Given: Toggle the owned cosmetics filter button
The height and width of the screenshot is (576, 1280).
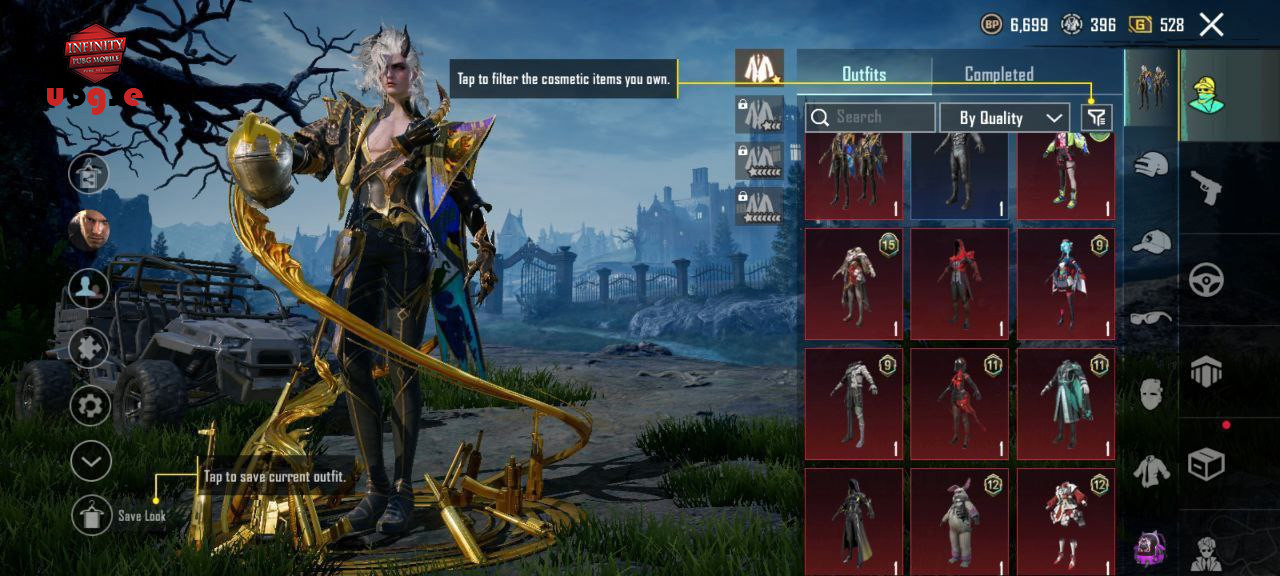Looking at the screenshot, I should [1097, 118].
